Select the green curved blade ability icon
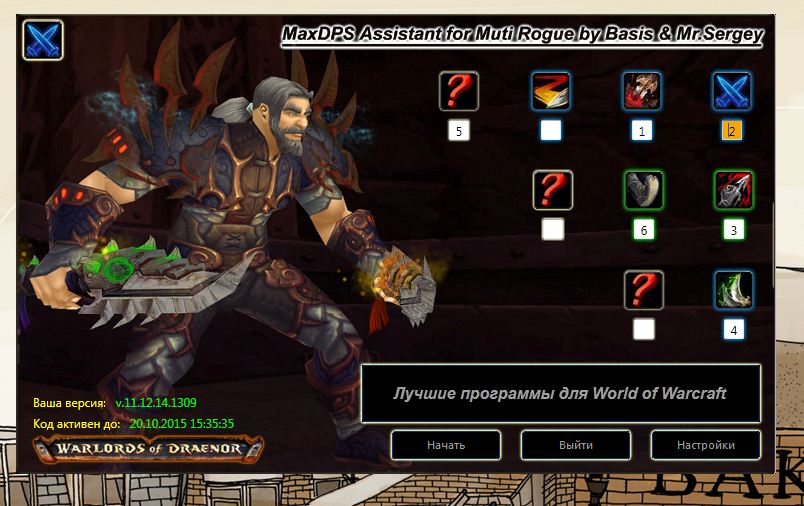The image size is (804, 506). point(733,290)
